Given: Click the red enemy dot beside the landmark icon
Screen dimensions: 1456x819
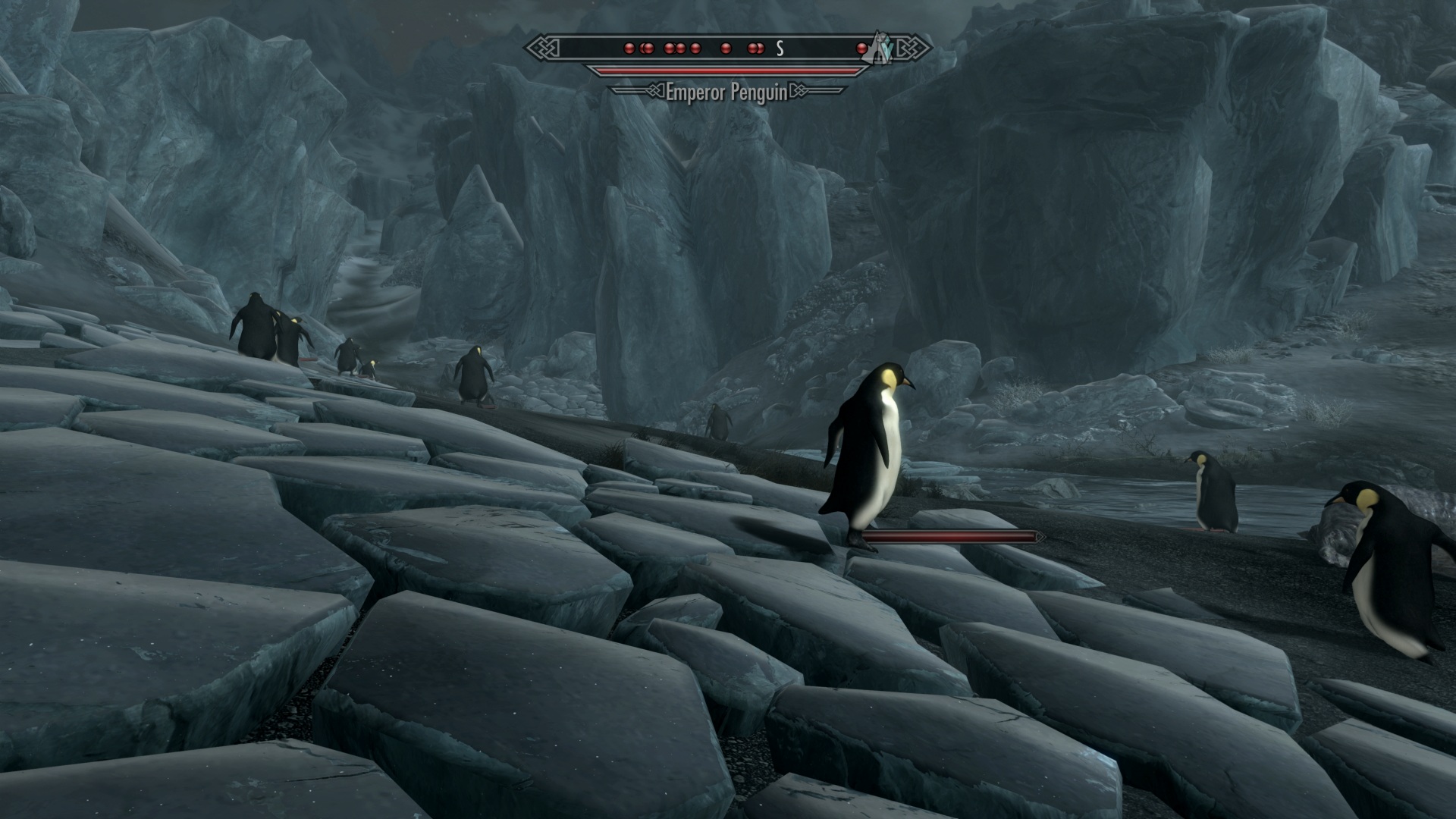Looking at the screenshot, I should point(862,49).
